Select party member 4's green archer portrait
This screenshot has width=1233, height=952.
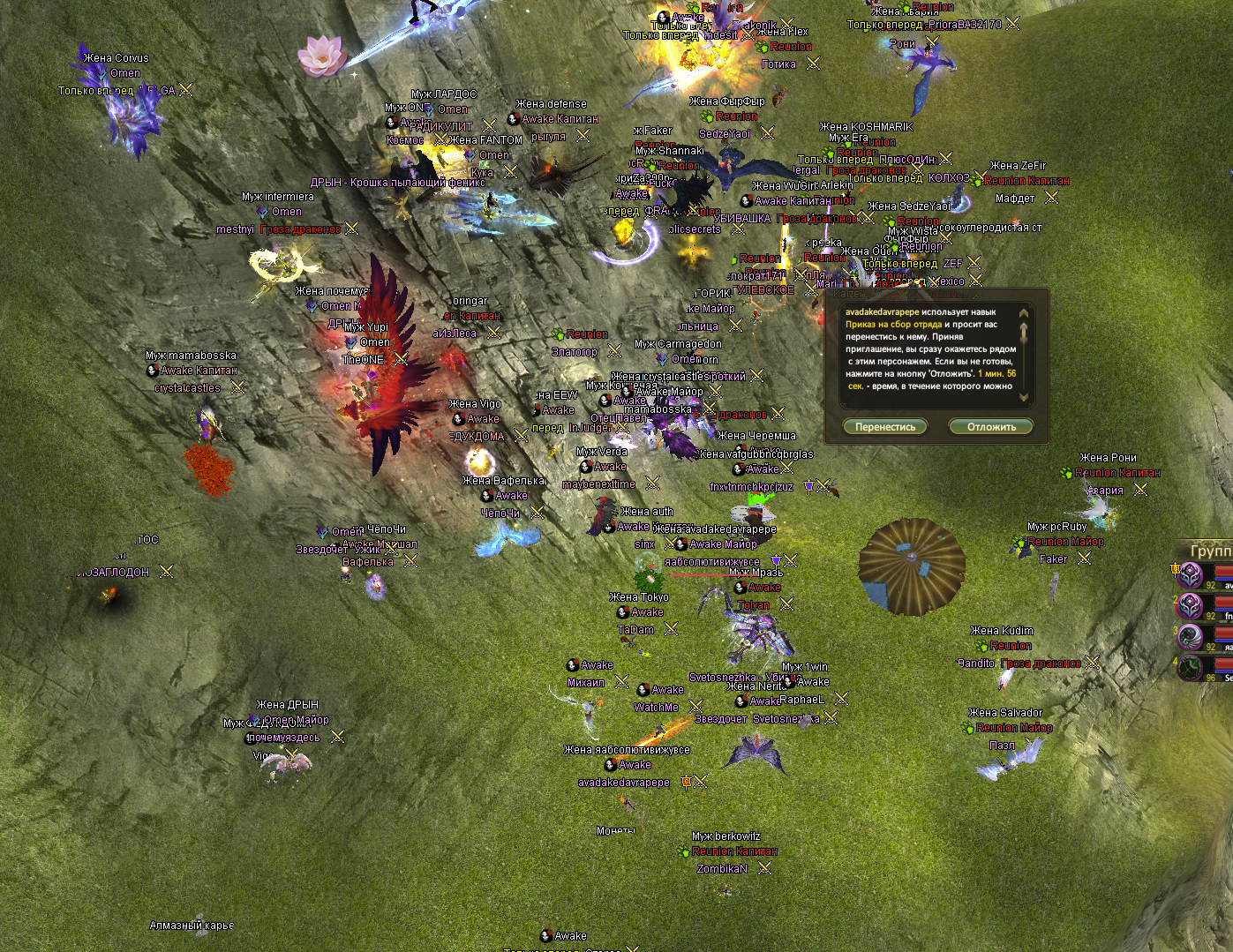(1191, 667)
